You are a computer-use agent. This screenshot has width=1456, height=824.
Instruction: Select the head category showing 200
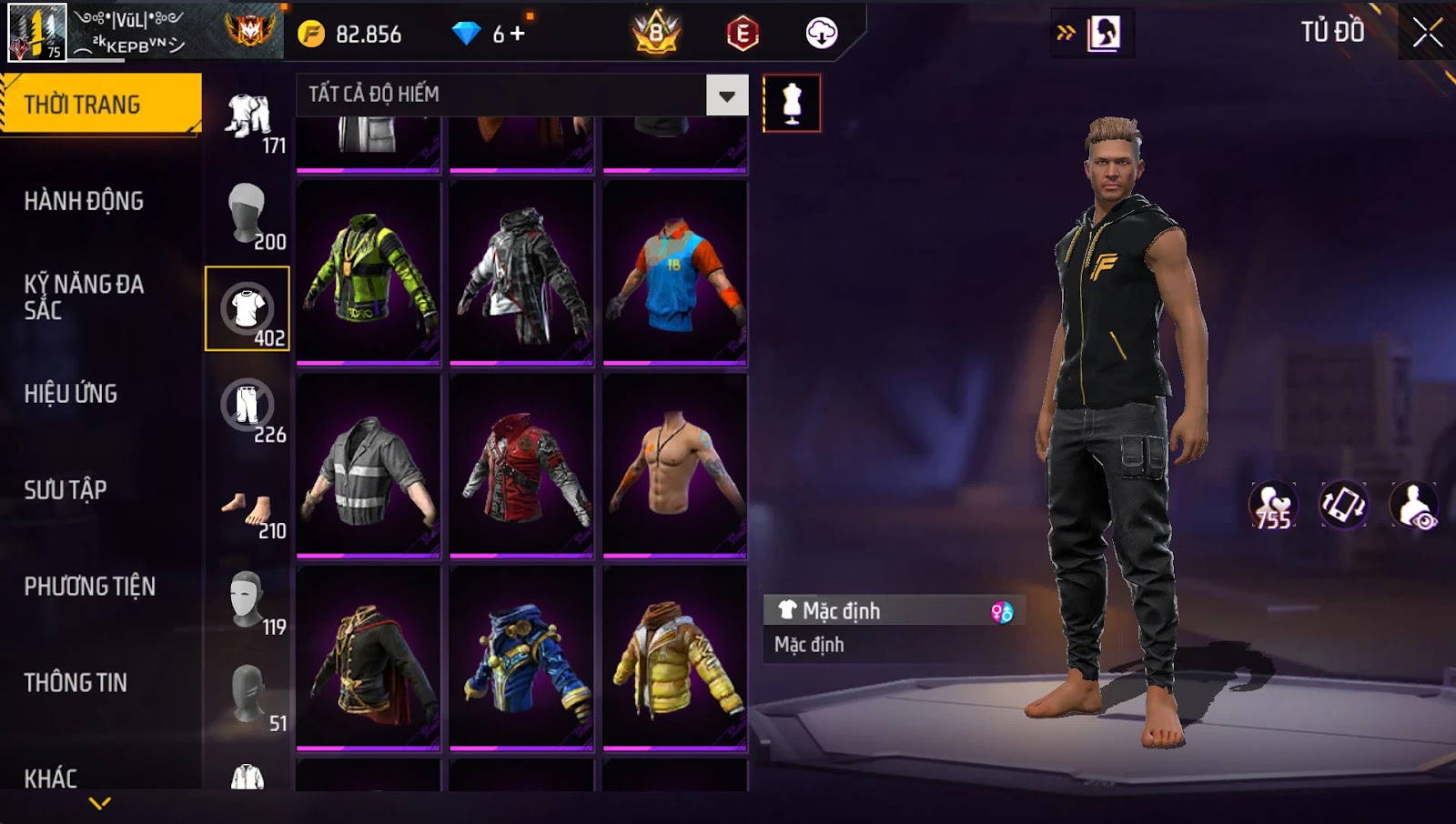248,214
